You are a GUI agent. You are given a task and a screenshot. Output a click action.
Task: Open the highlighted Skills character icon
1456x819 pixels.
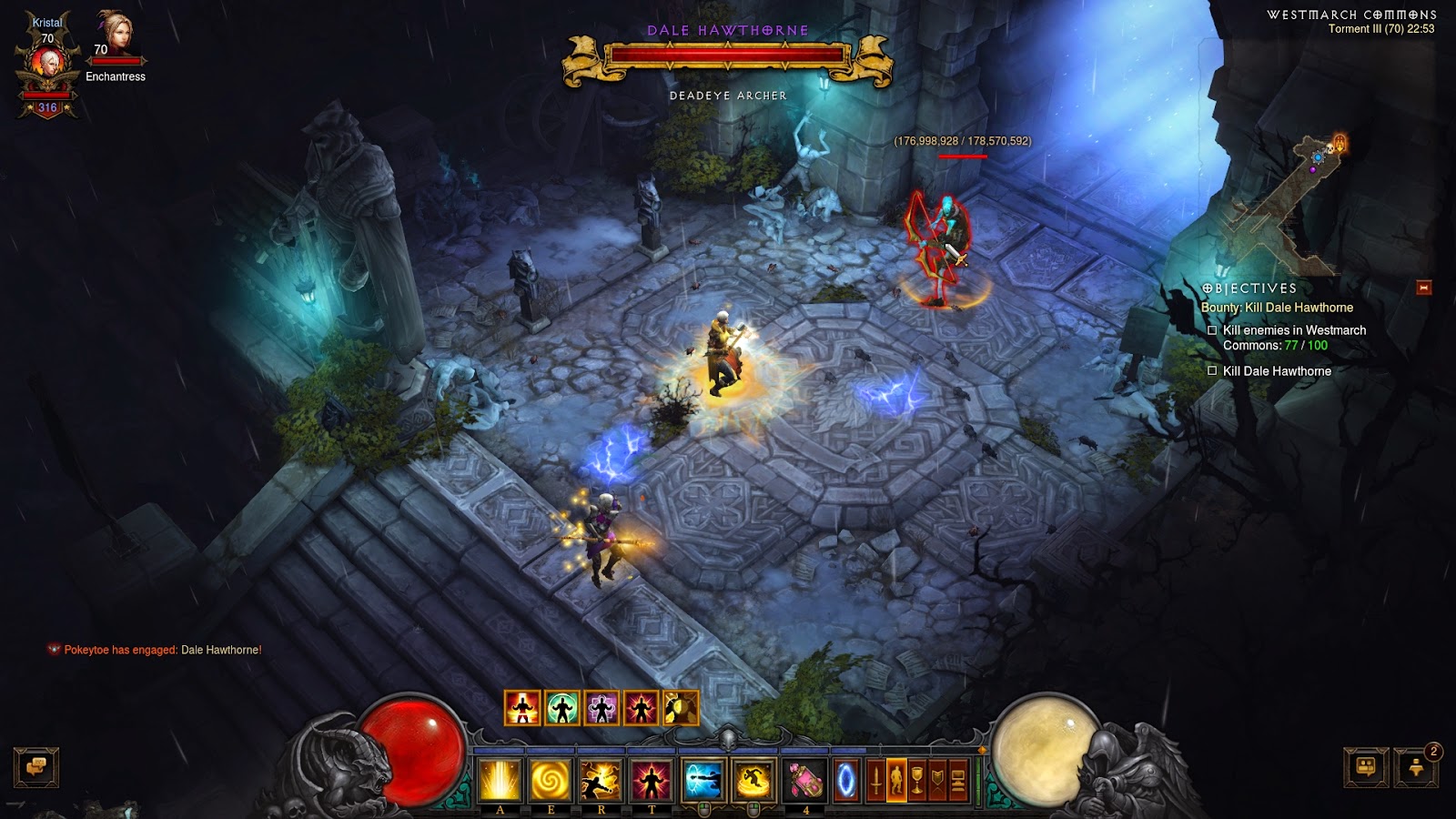click(897, 780)
